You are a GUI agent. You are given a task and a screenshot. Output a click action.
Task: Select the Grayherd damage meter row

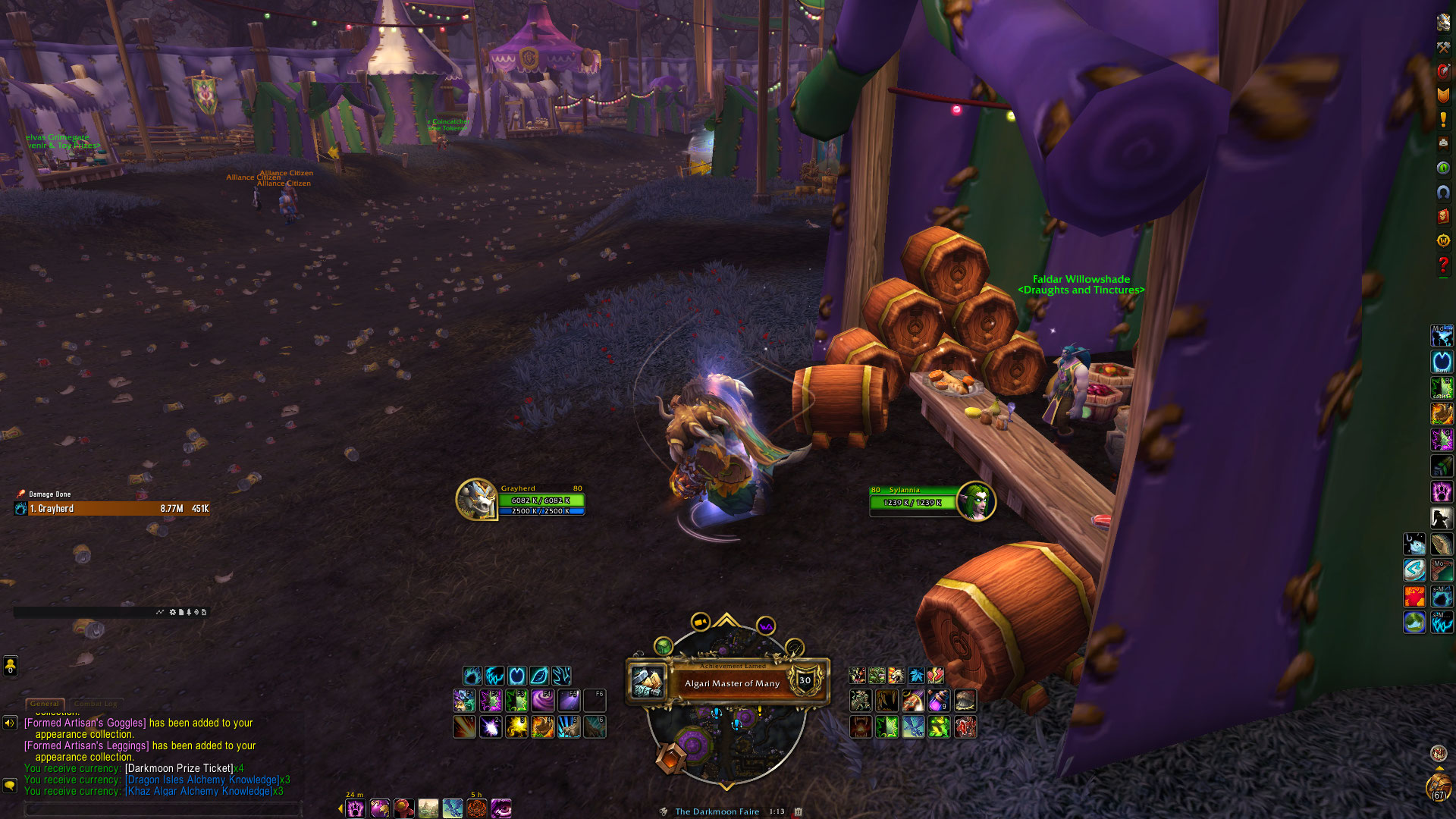coord(112,509)
